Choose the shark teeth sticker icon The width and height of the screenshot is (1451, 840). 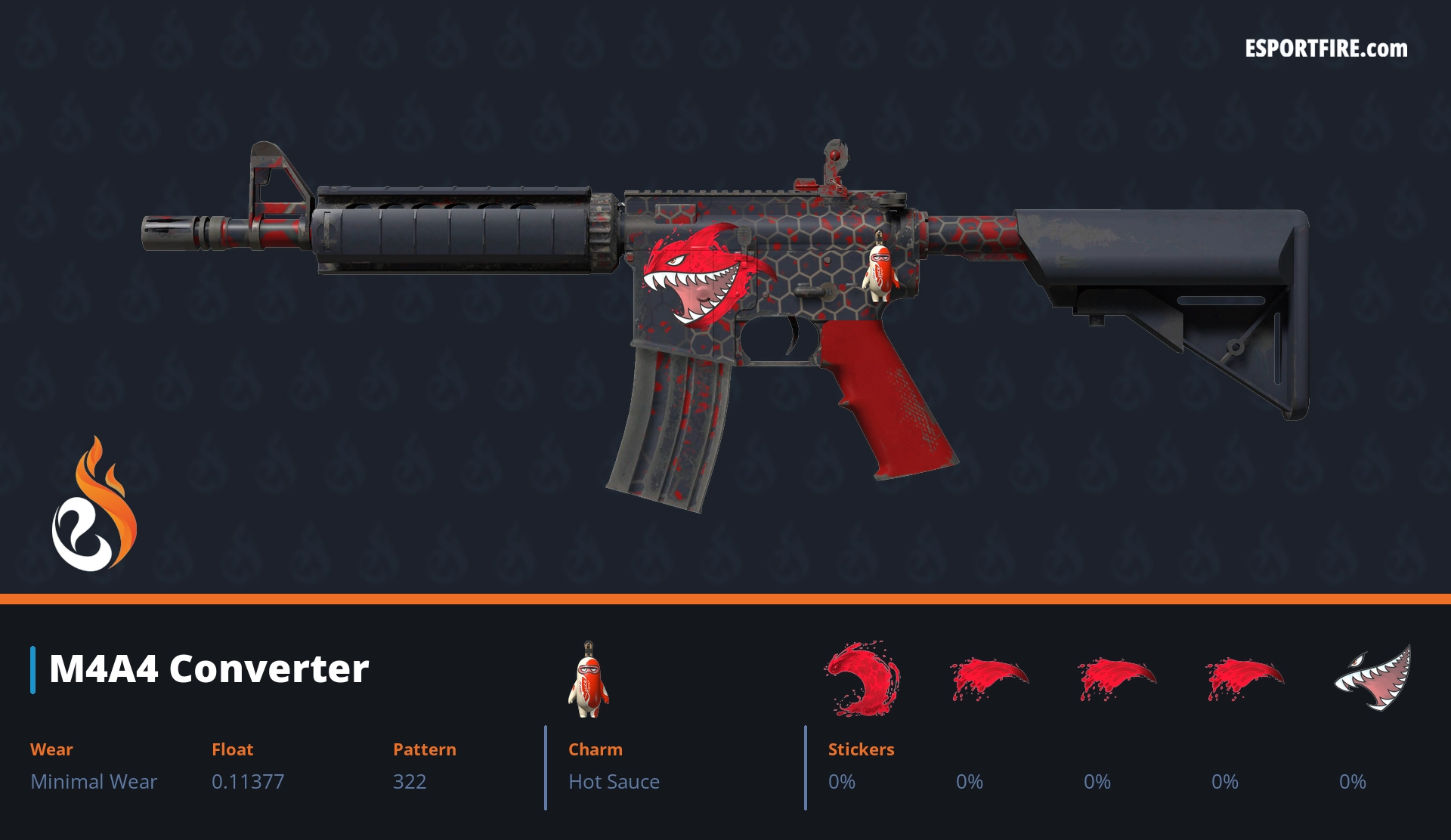coord(1374,678)
